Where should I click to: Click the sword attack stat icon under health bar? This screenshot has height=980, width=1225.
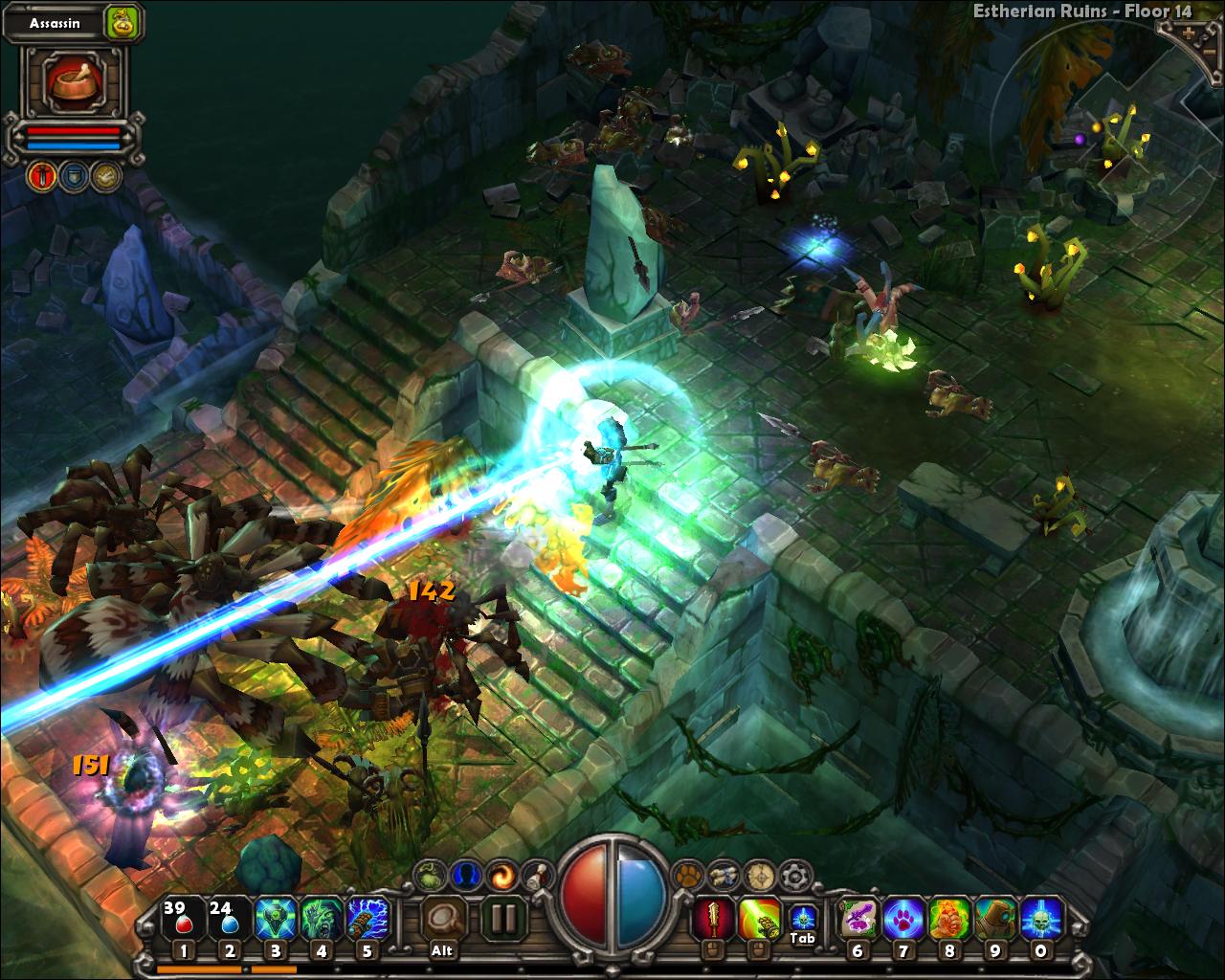(x=42, y=176)
